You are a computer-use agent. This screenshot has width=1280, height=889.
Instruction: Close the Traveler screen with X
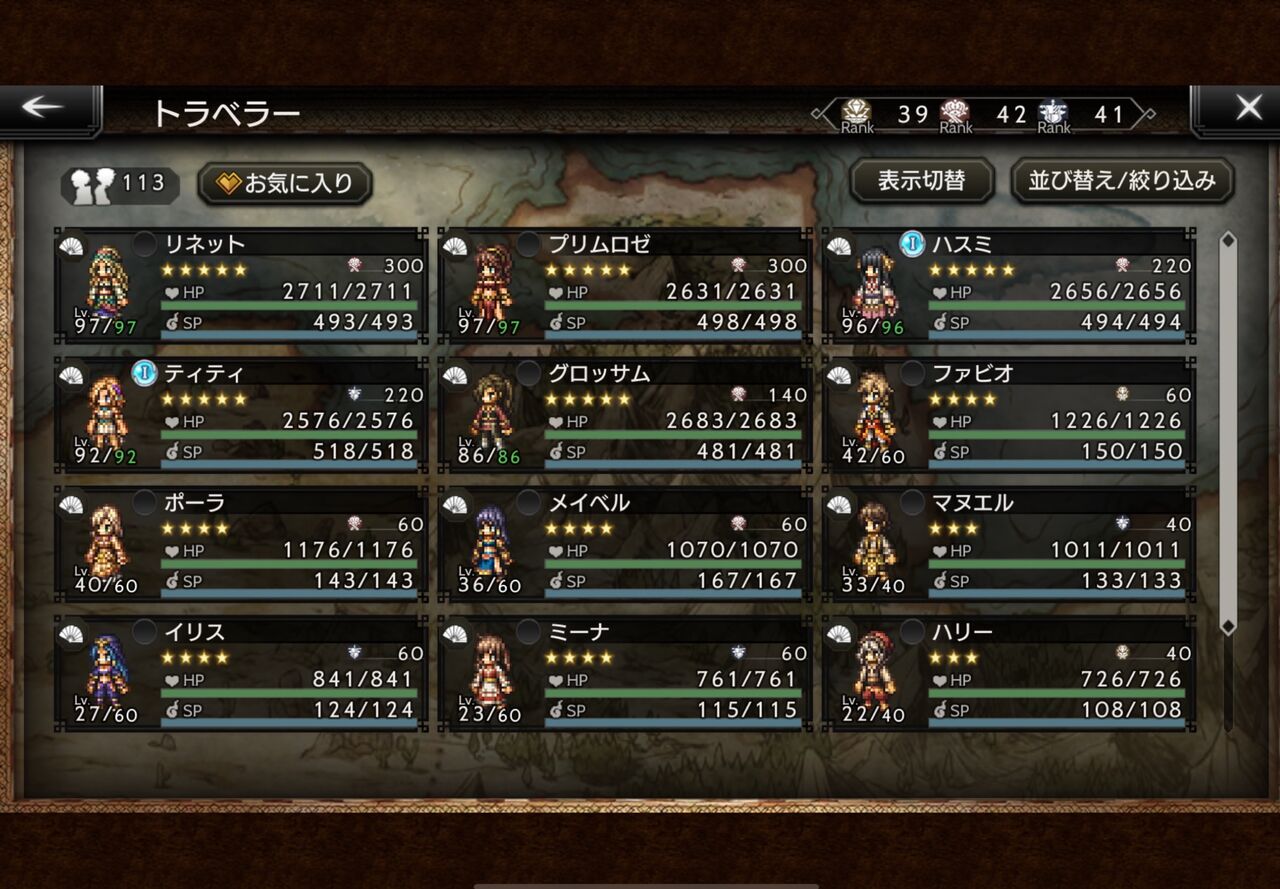click(1247, 109)
